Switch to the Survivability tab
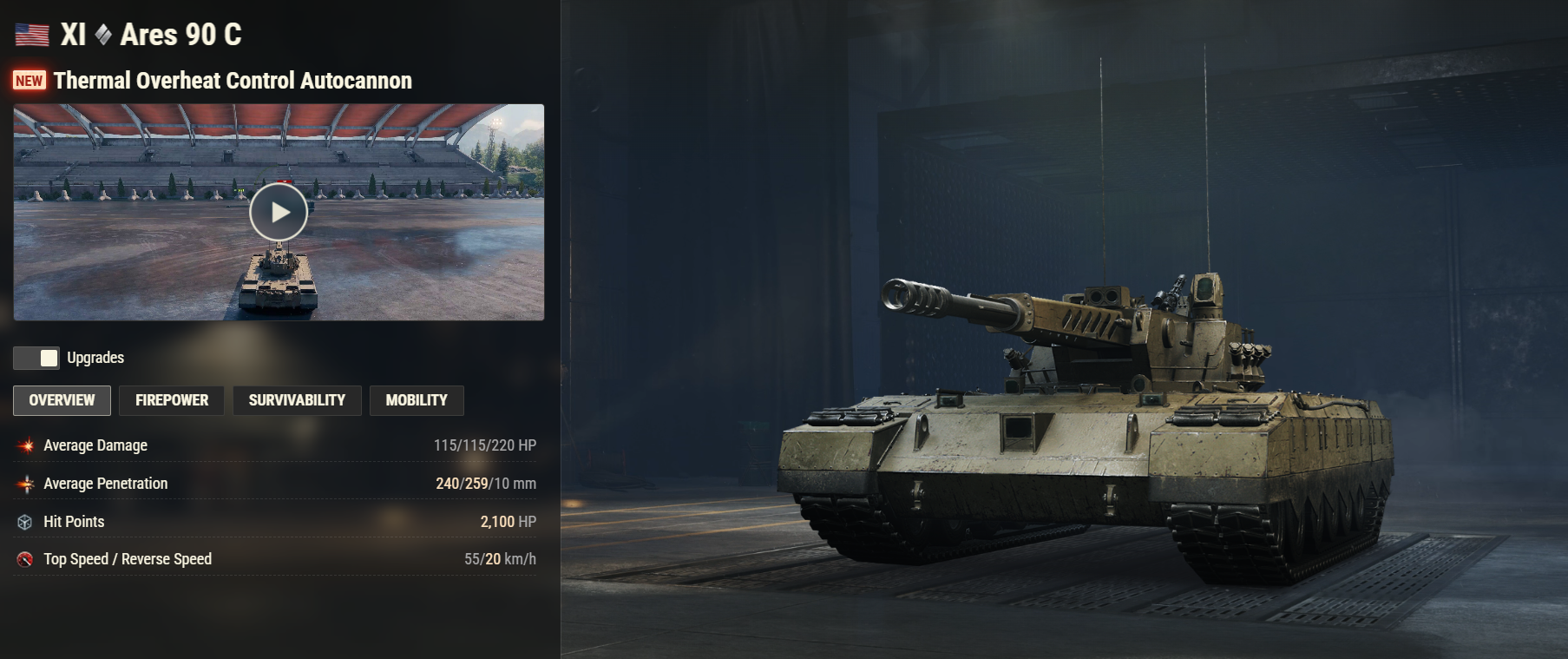Screen dimensions: 1568x659 click(297, 400)
